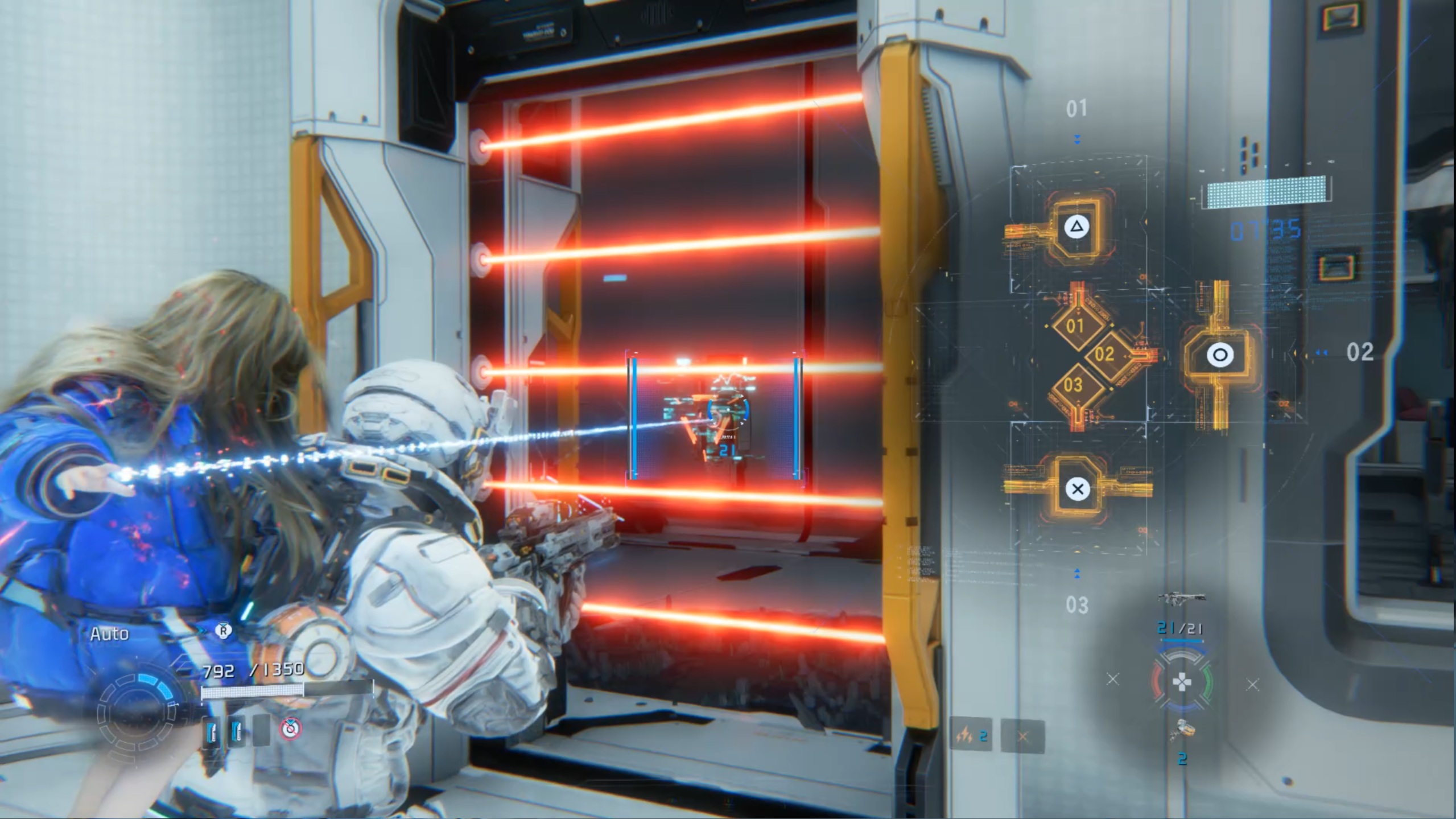Toggle the Auto fire mode label
1456x819 pixels.
(109, 633)
